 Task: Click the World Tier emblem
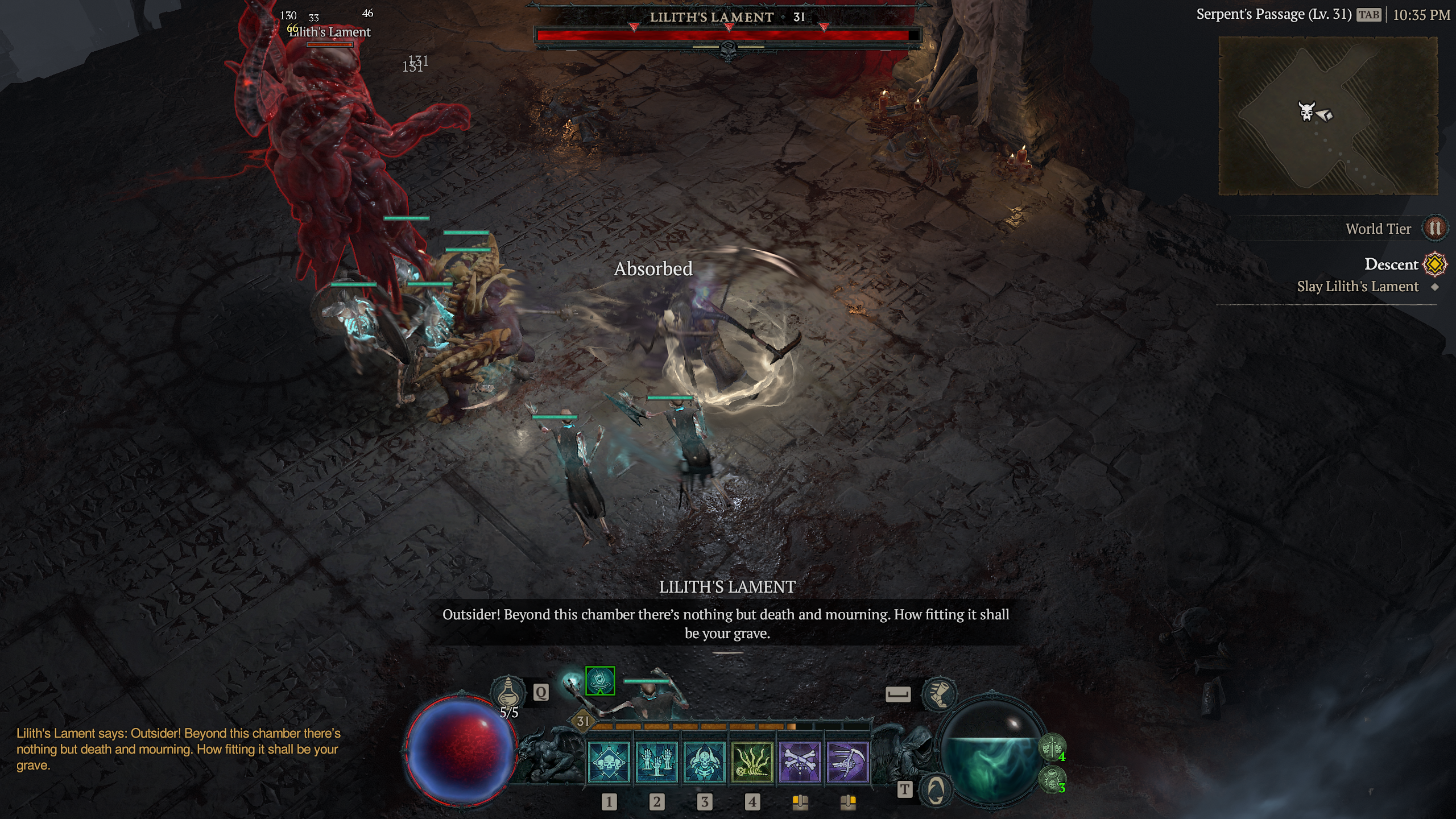pyautogui.click(x=1434, y=229)
